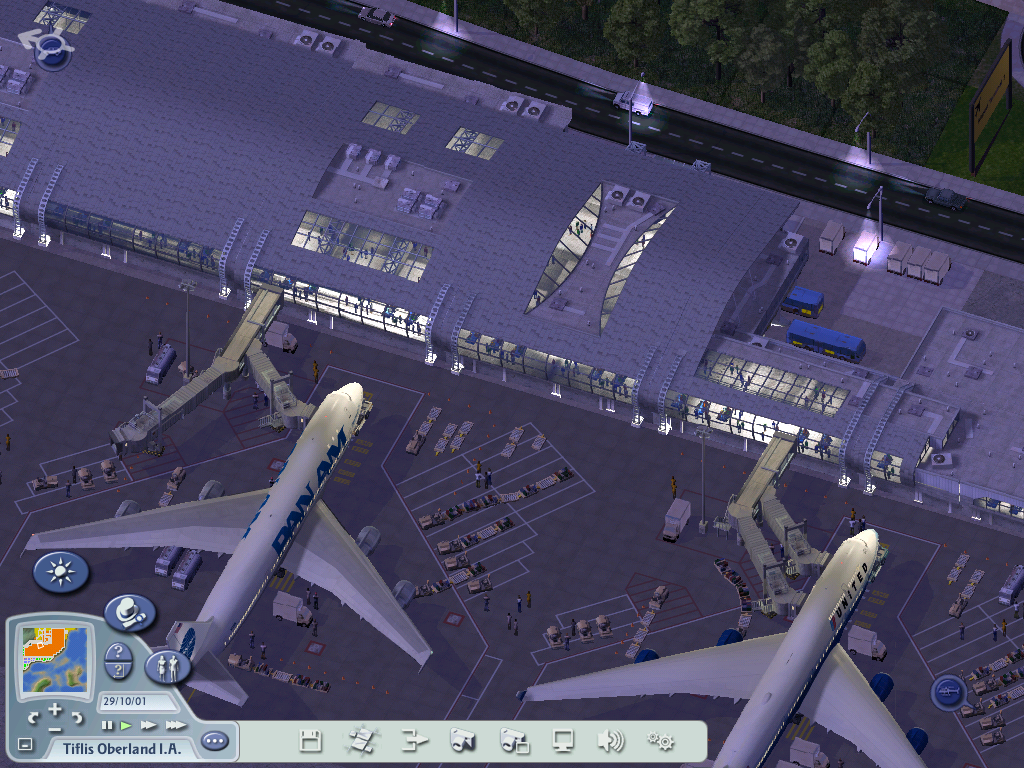Viewport: 1024px width, 768px height.
Task: Set simulation to triple-arrow fastest speed
Action: click(x=176, y=725)
